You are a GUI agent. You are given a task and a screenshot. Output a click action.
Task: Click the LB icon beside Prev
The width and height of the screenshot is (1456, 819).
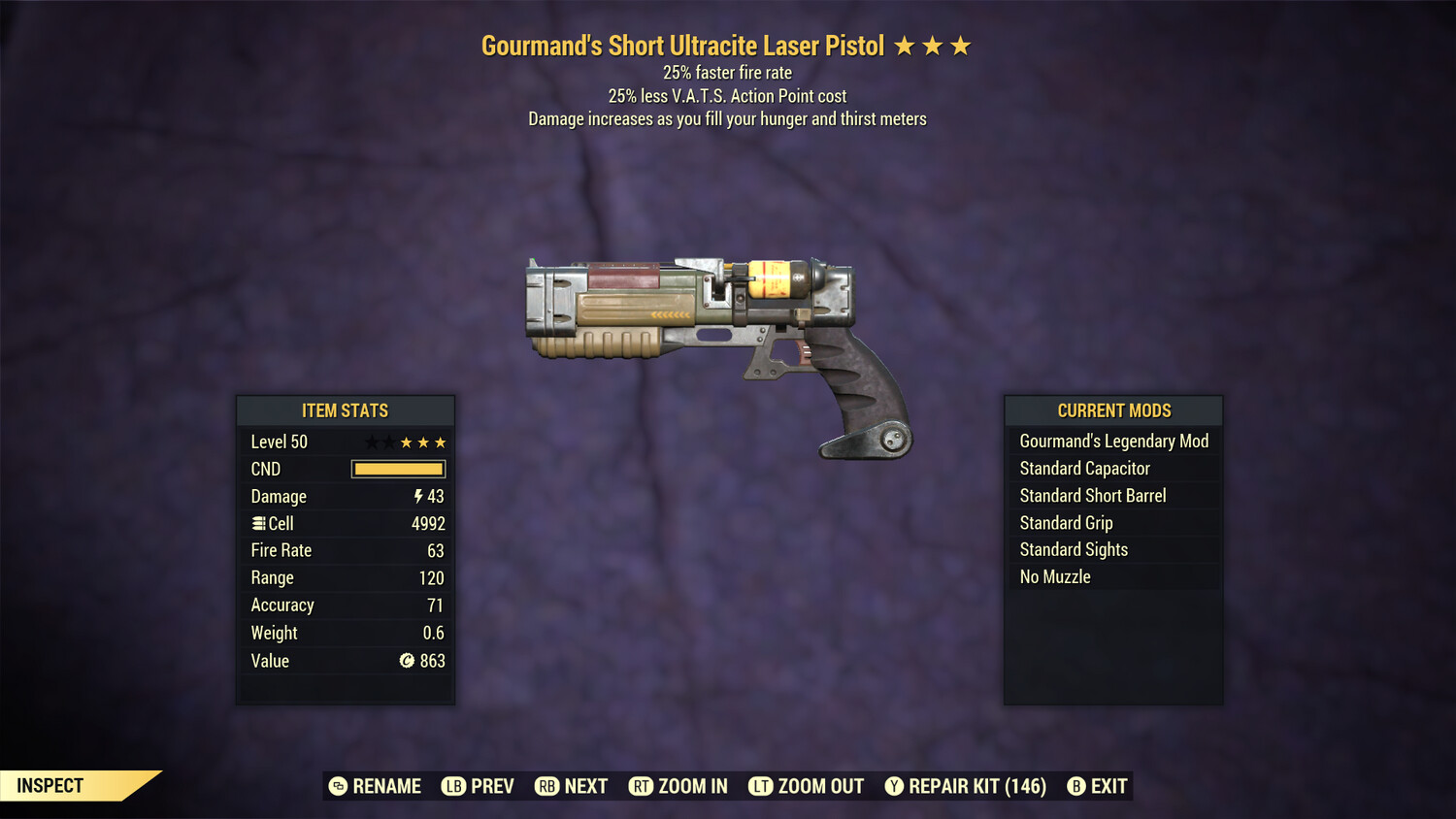(452, 786)
